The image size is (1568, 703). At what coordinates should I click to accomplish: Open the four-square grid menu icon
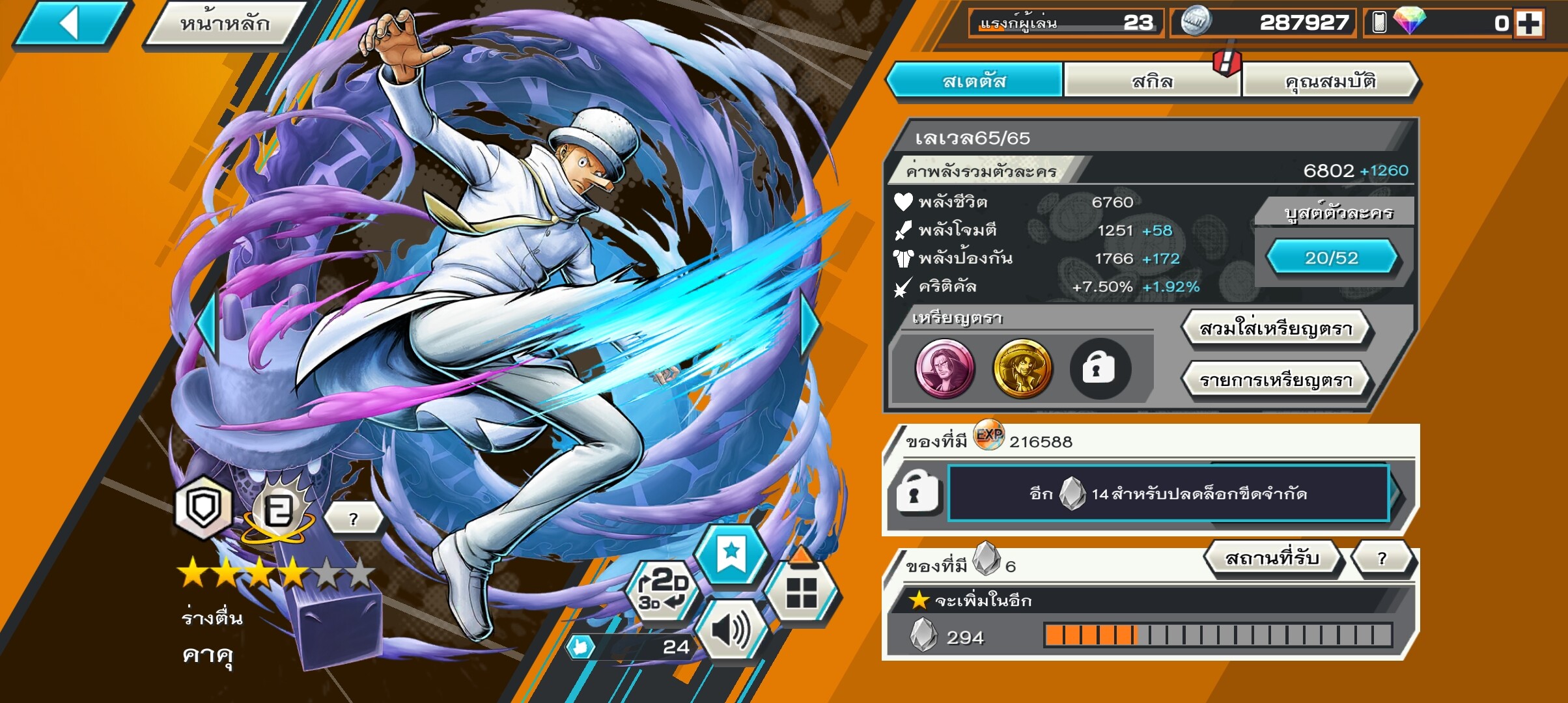(x=801, y=592)
